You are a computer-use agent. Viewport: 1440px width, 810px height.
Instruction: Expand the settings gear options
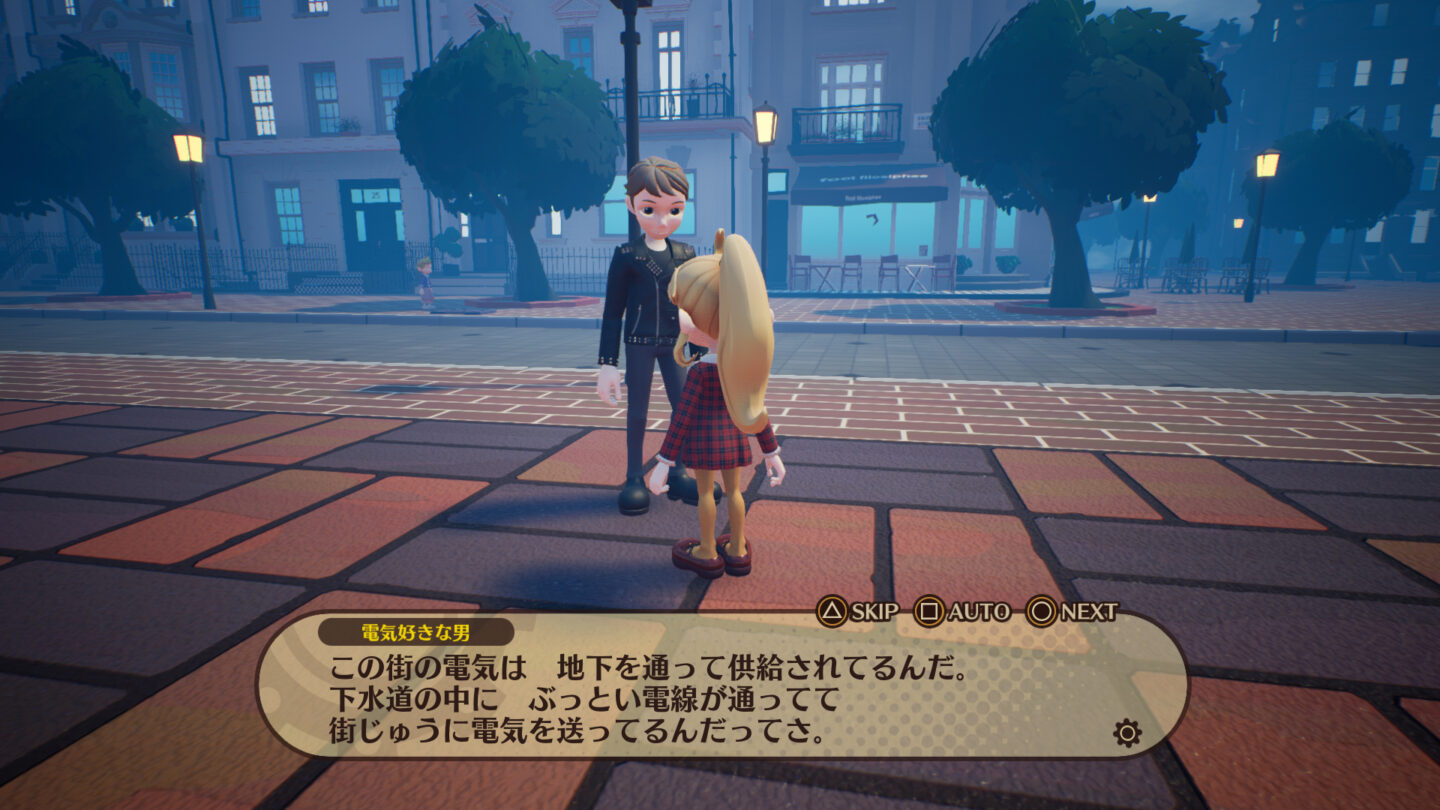[1128, 732]
